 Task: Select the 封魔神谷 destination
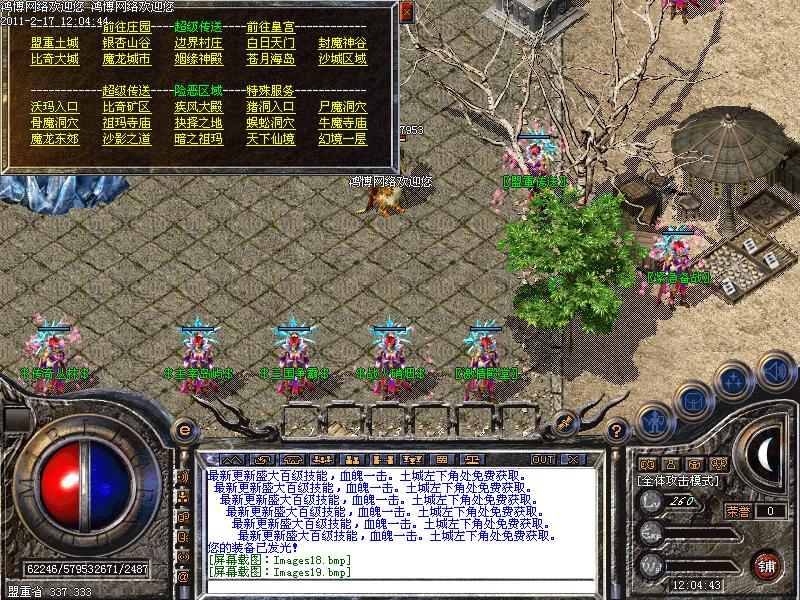[343, 43]
